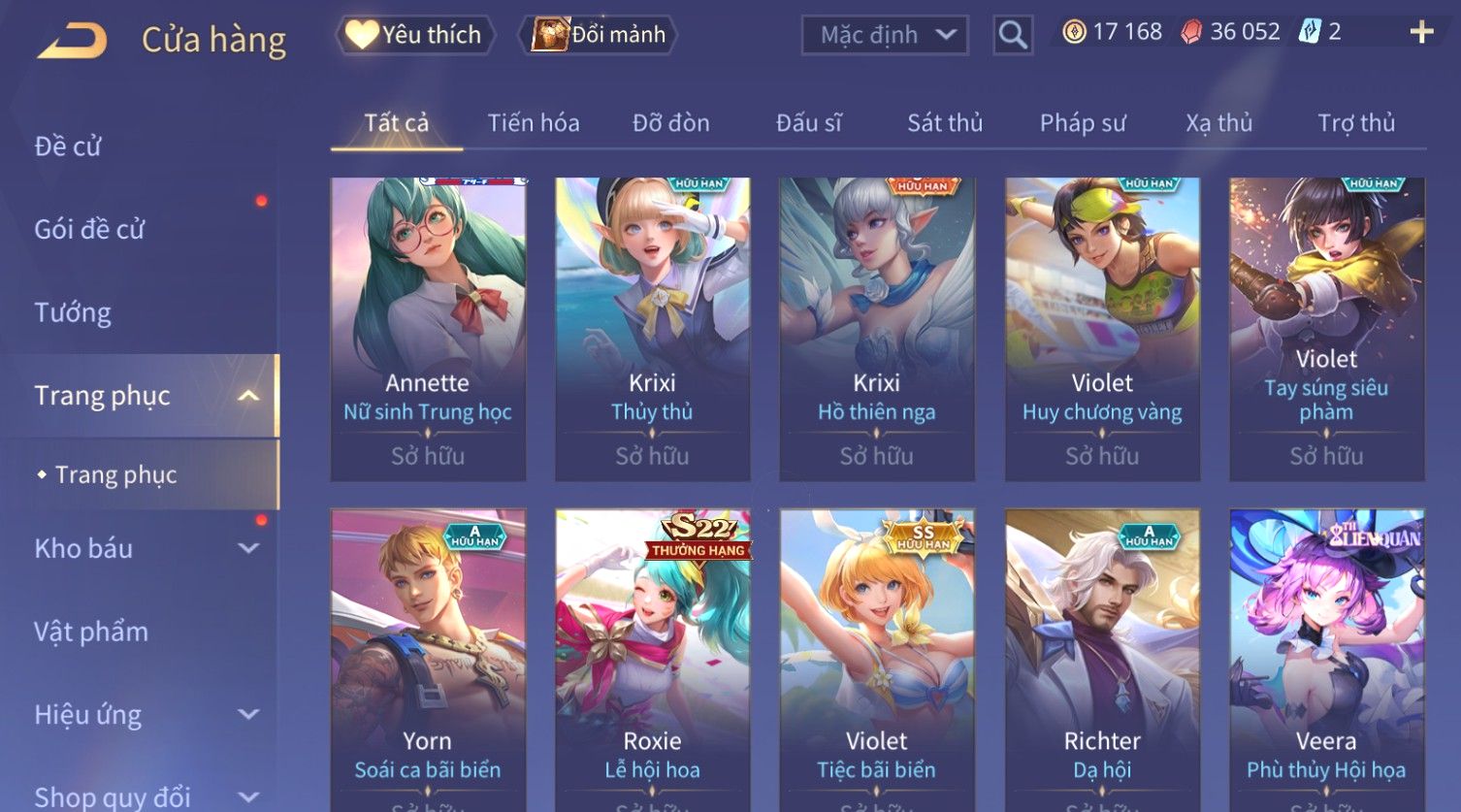View the Trợ thủ tab
The width and height of the screenshot is (1461, 812).
(1356, 123)
